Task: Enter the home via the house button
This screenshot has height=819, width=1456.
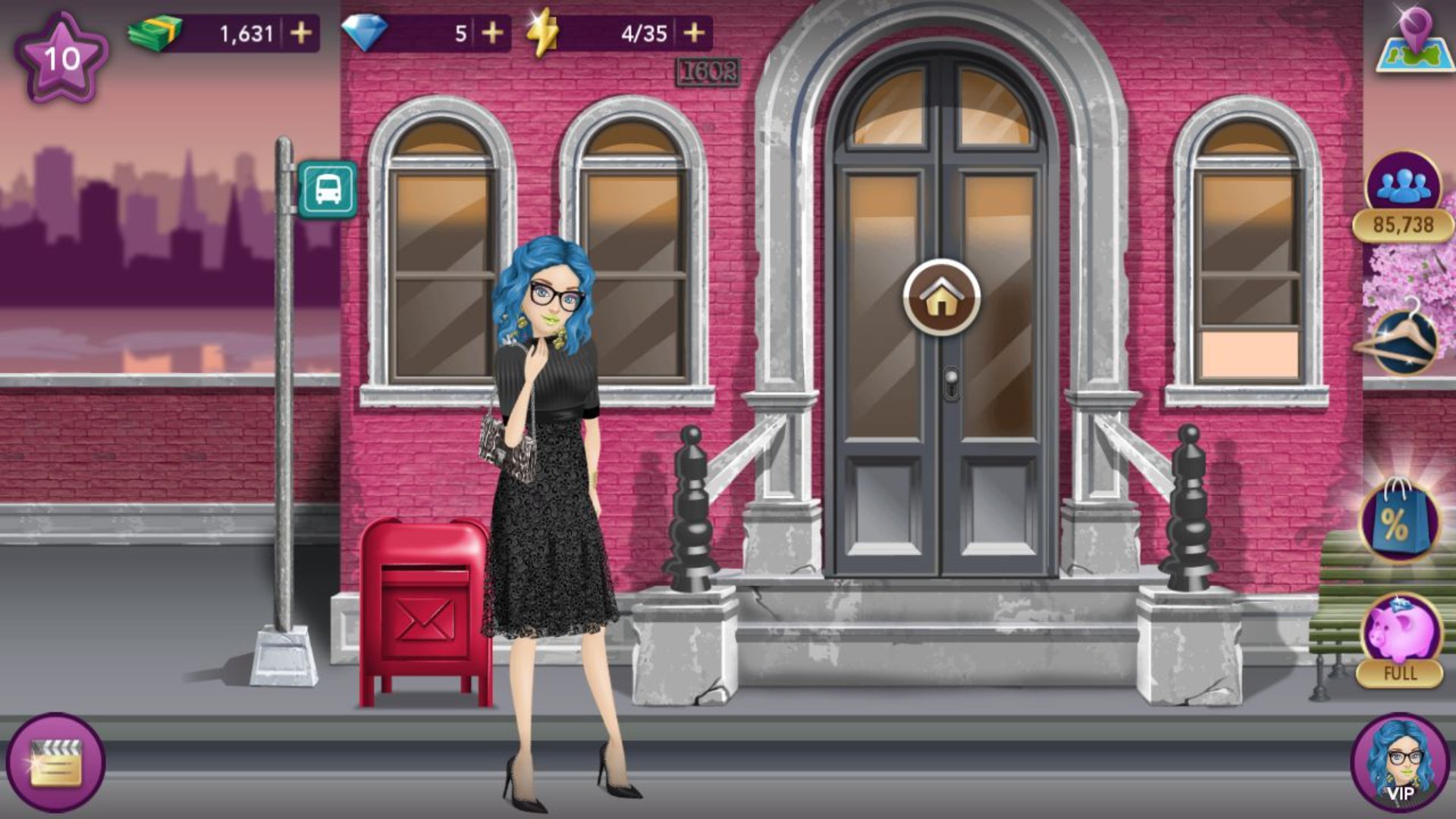Action: (941, 297)
